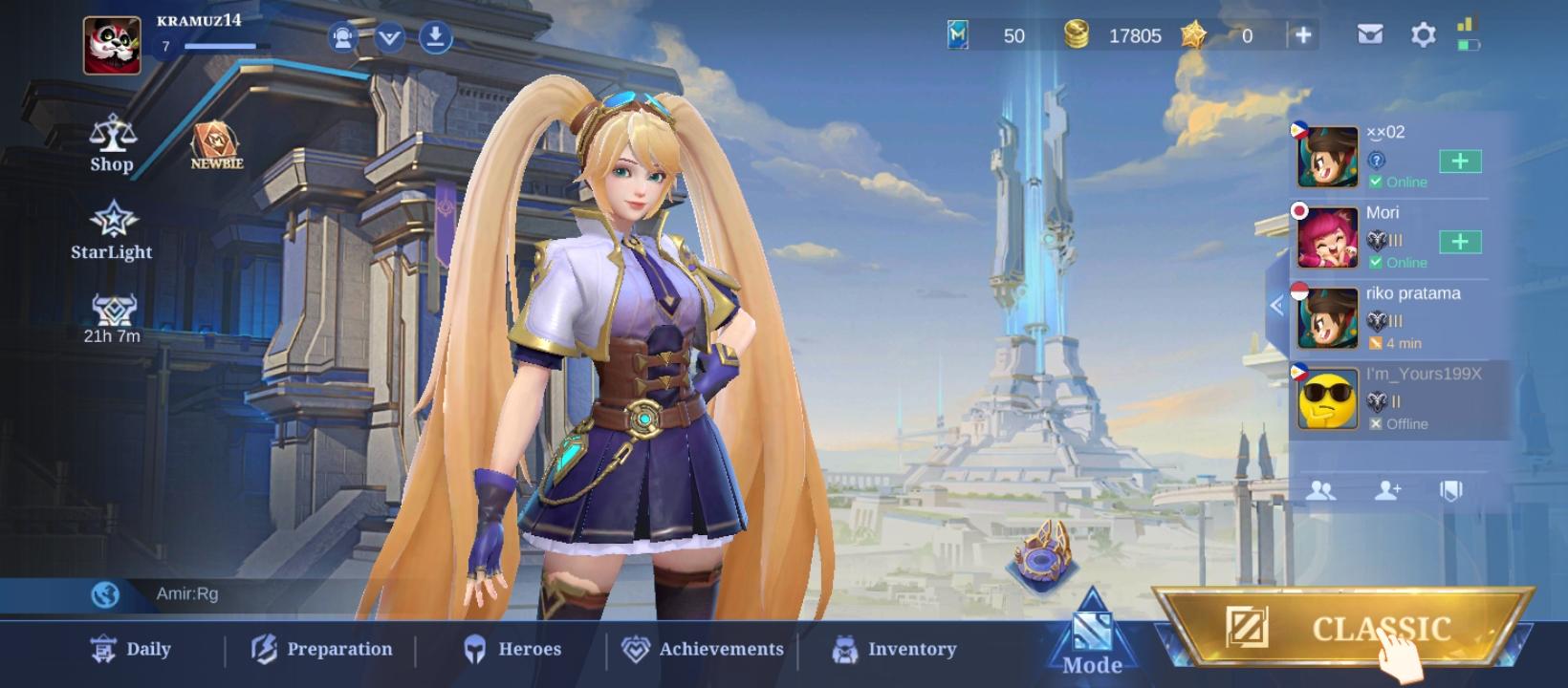Open the StarLight membership screen
This screenshot has width=1568, height=688.
112,229
